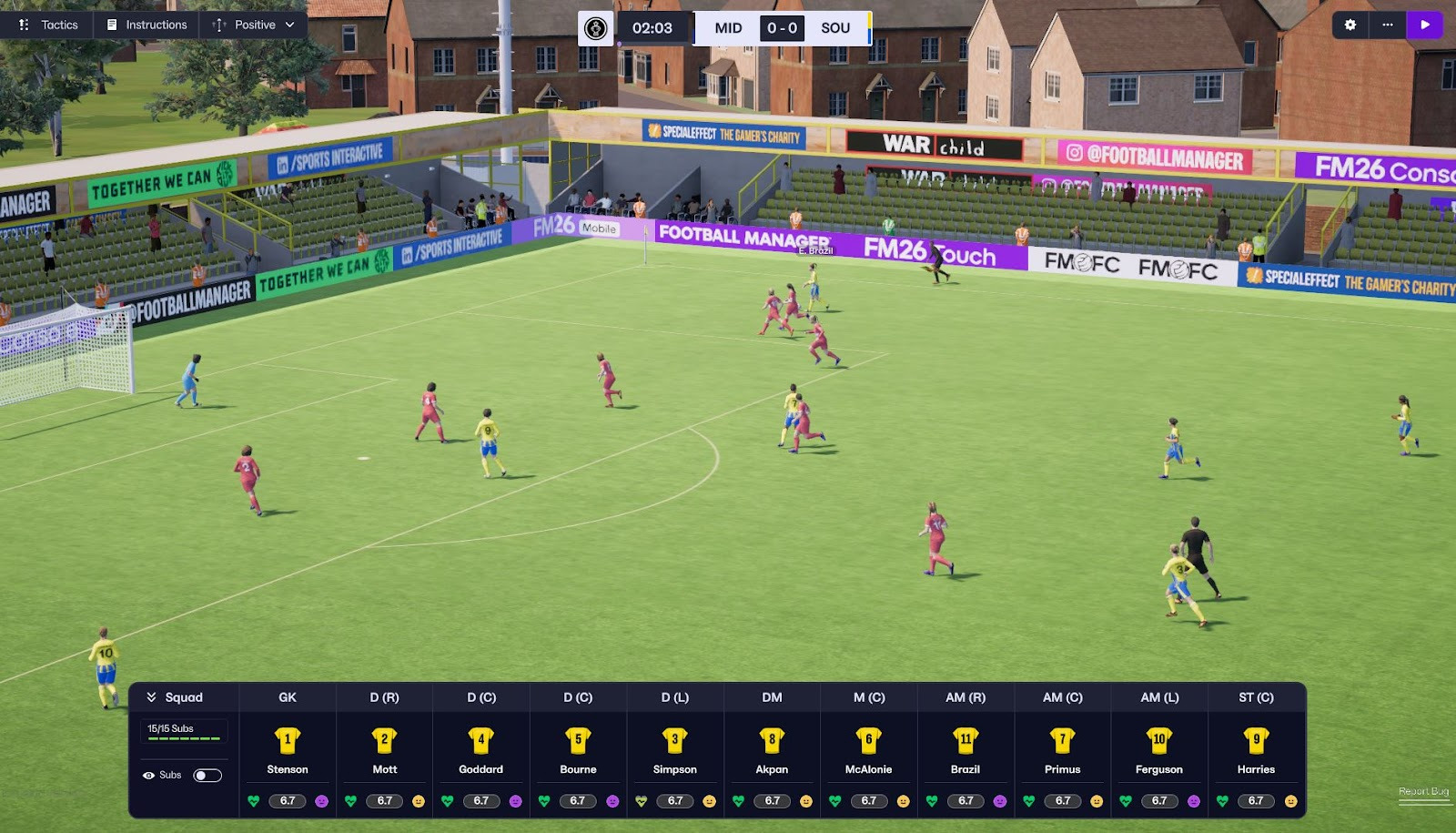This screenshot has width=1456, height=833.
Task: Pick centre-back Bourne number 5
Action: (578, 740)
